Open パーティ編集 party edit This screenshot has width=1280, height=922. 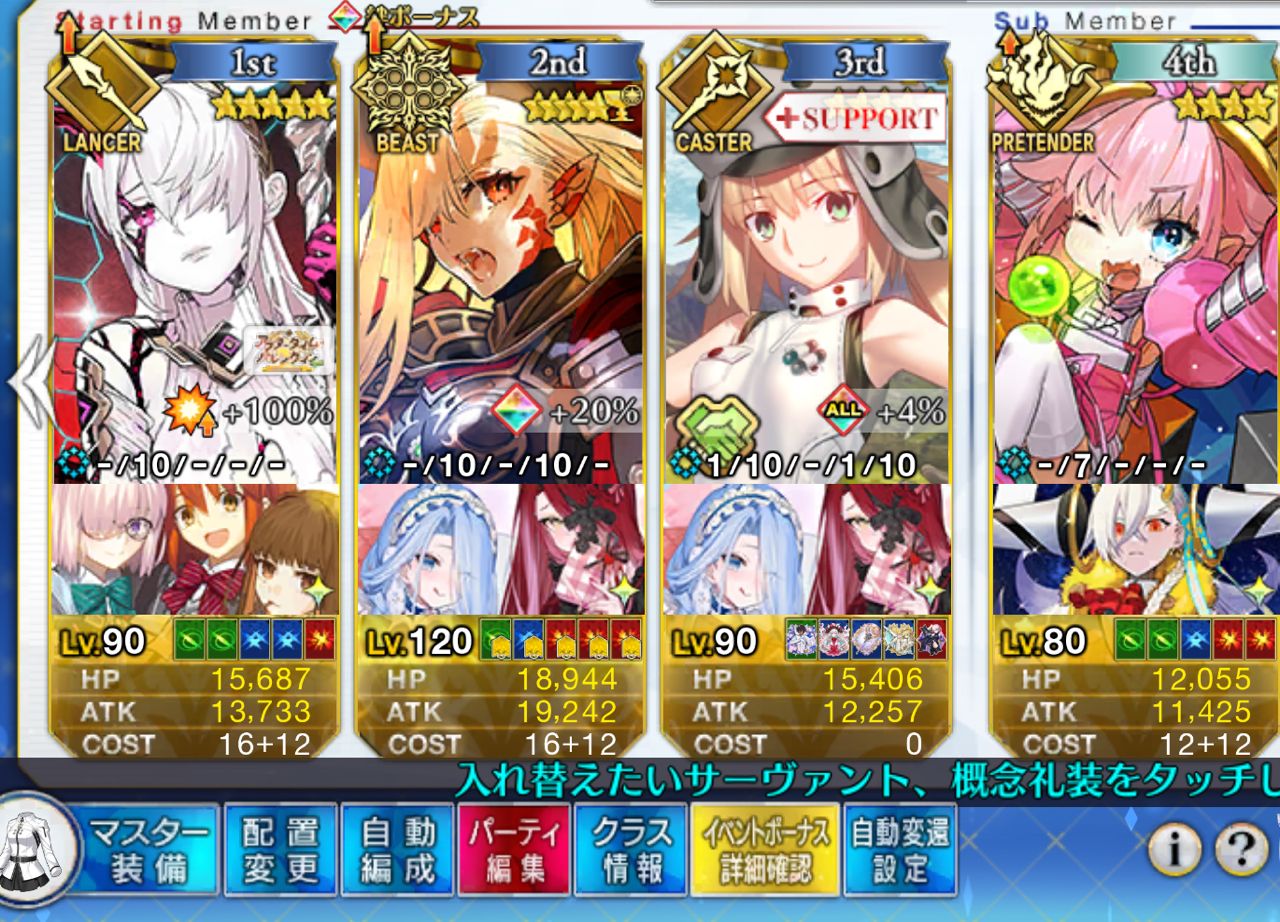coord(514,850)
